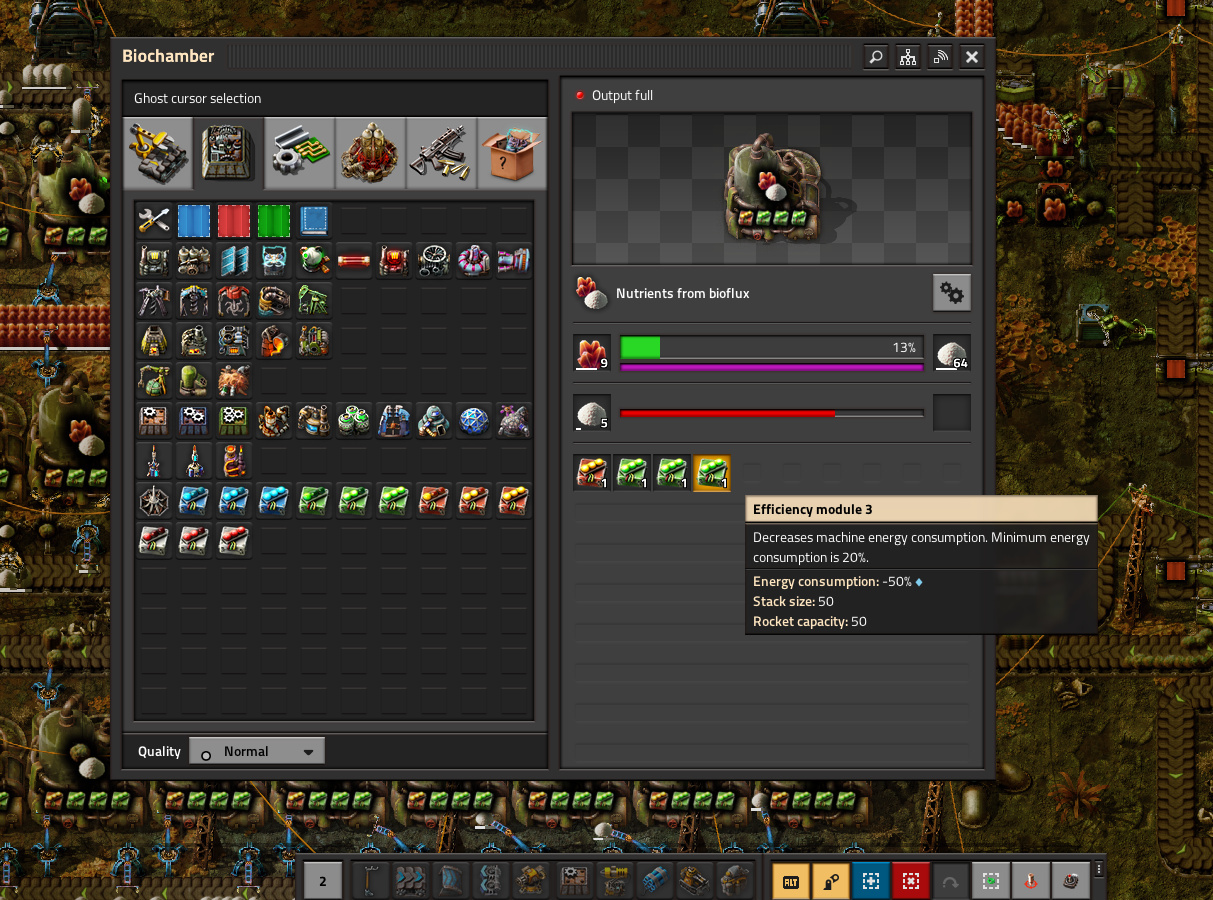Select the bioflux ingredient slot holding 9
Image resolution: width=1213 pixels, height=900 pixels.
point(592,353)
